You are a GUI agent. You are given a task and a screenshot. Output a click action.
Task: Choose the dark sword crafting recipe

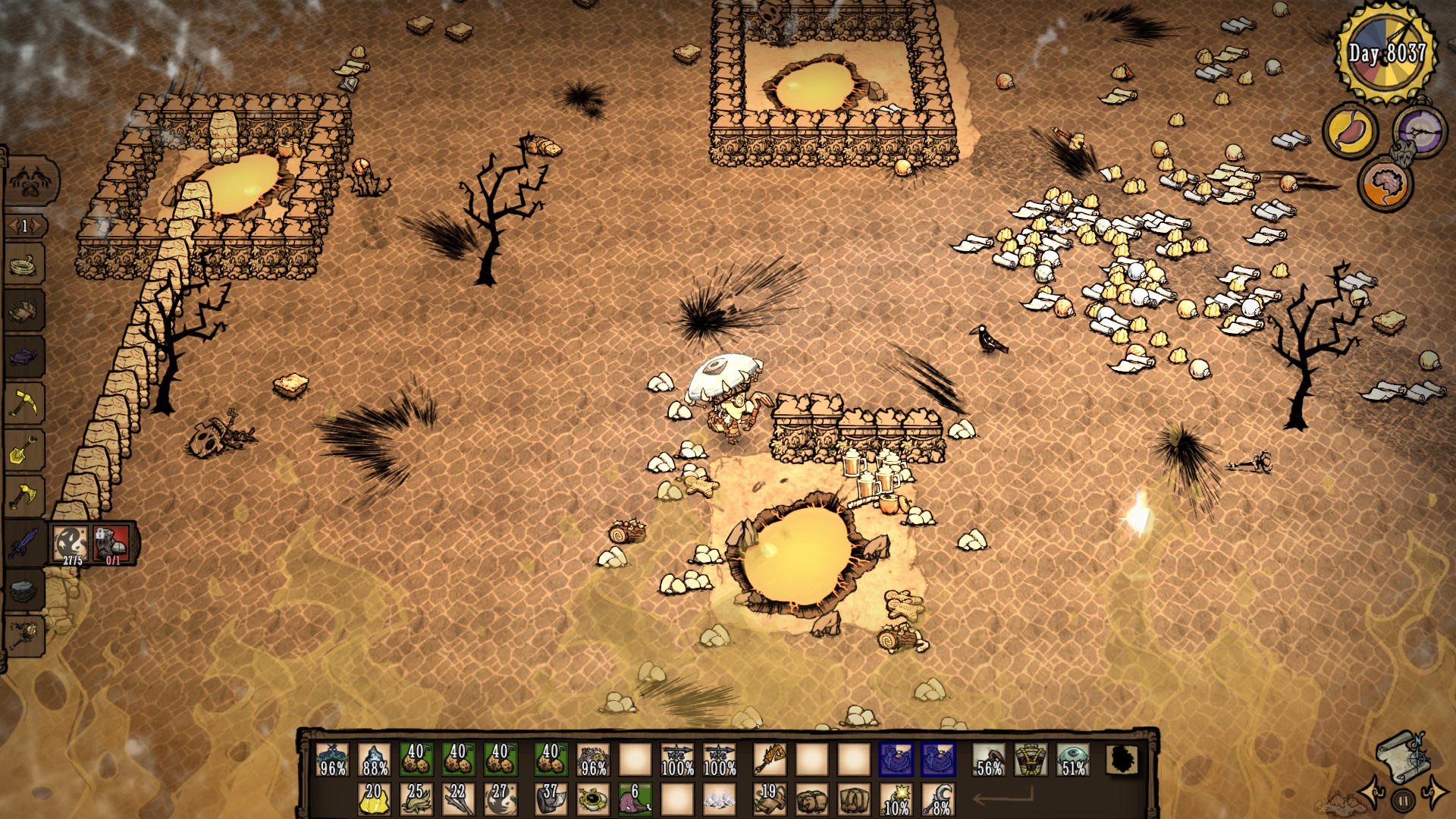pyautogui.click(x=24, y=543)
